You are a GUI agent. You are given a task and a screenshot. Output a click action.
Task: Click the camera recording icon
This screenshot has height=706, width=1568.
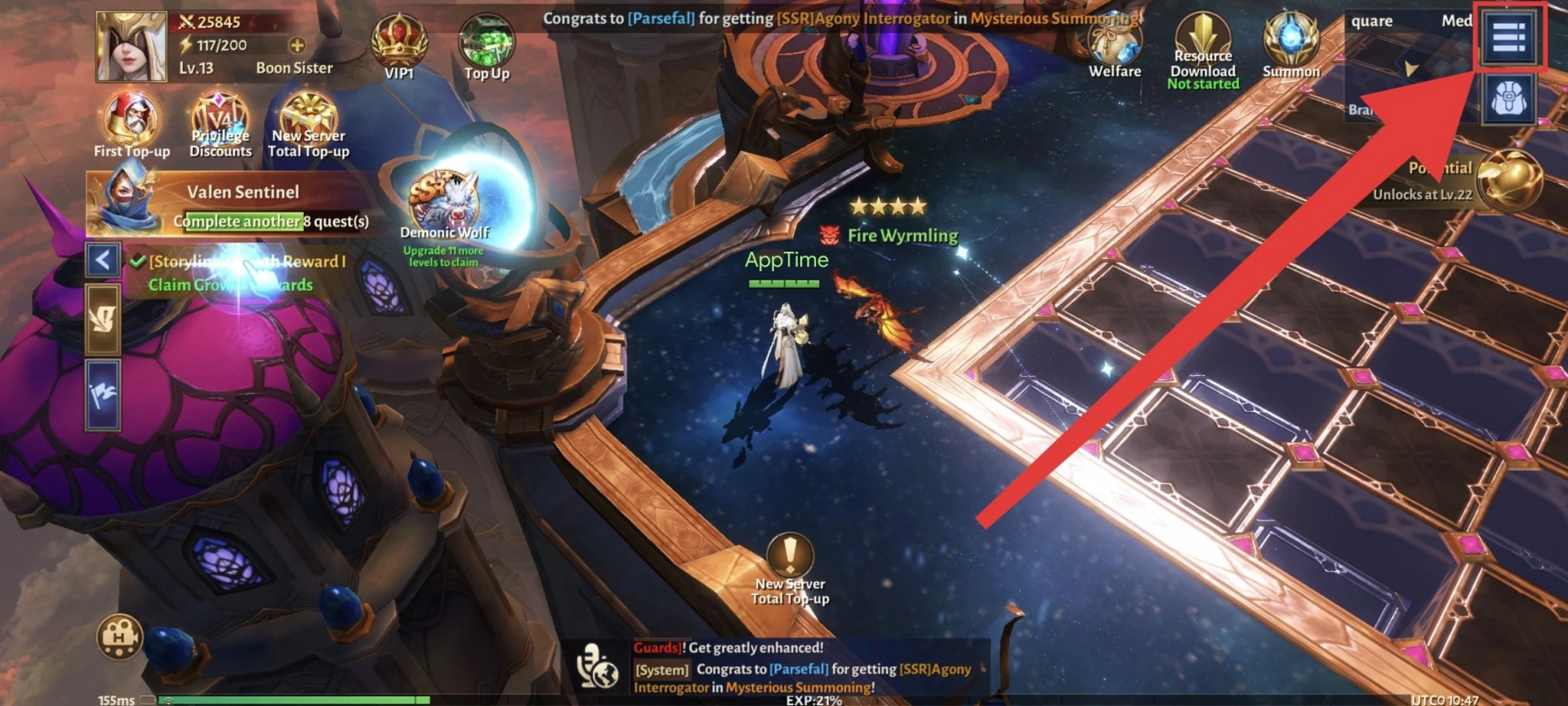tap(119, 637)
